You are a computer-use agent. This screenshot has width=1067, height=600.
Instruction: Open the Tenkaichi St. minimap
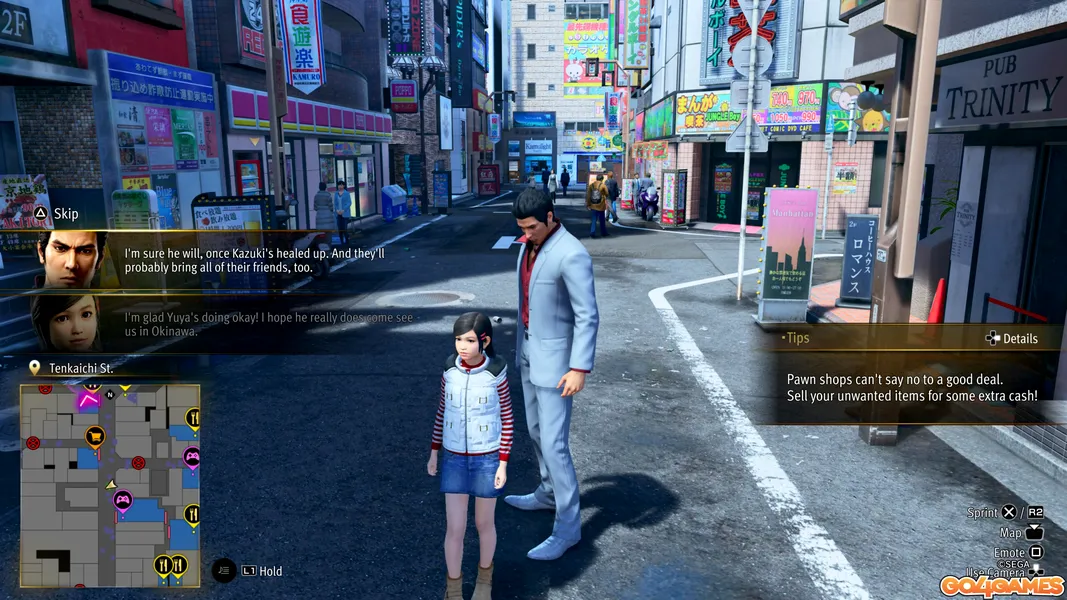click(x=110, y=485)
